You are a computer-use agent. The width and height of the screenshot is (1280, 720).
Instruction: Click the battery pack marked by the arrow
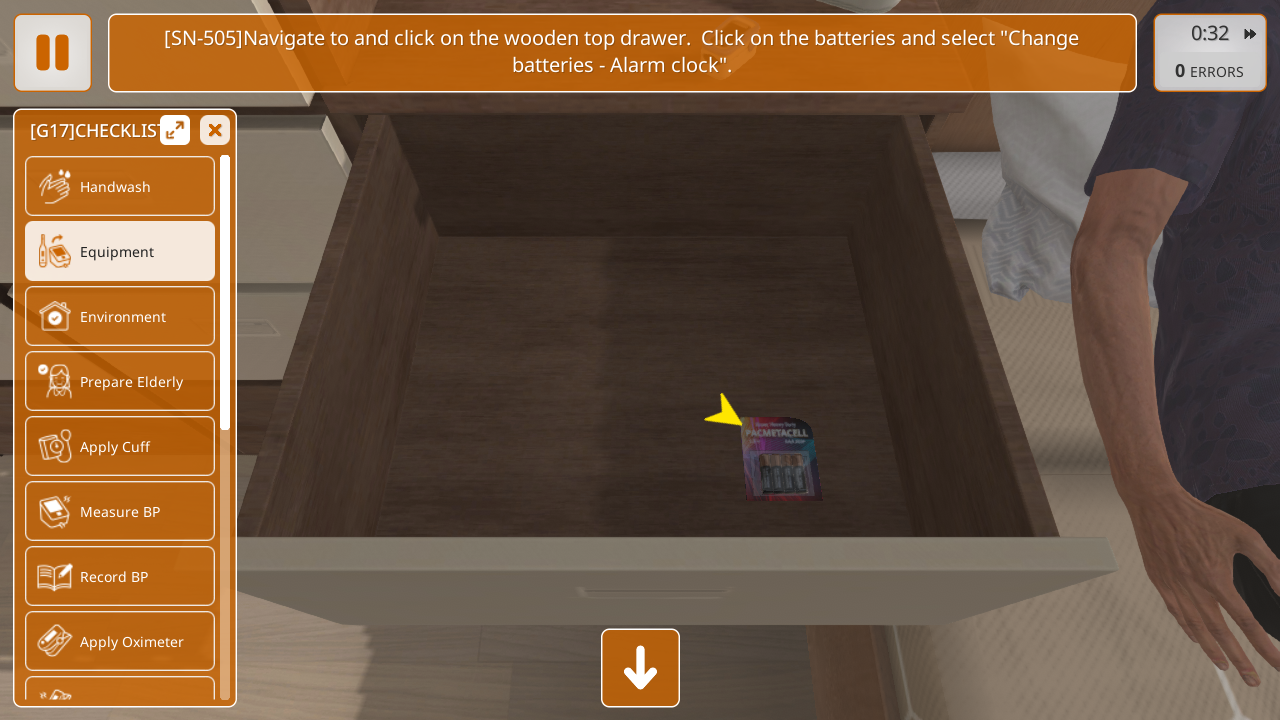pos(781,461)
